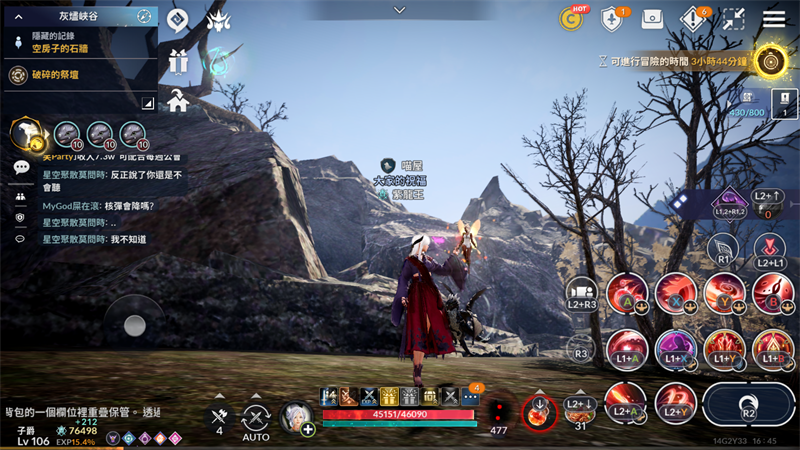Image resolution: width=800 pixels, height=450 pixels.
Task: Open the gift box rewards icon
Action: pyautogui.click(x=179, y=62)
